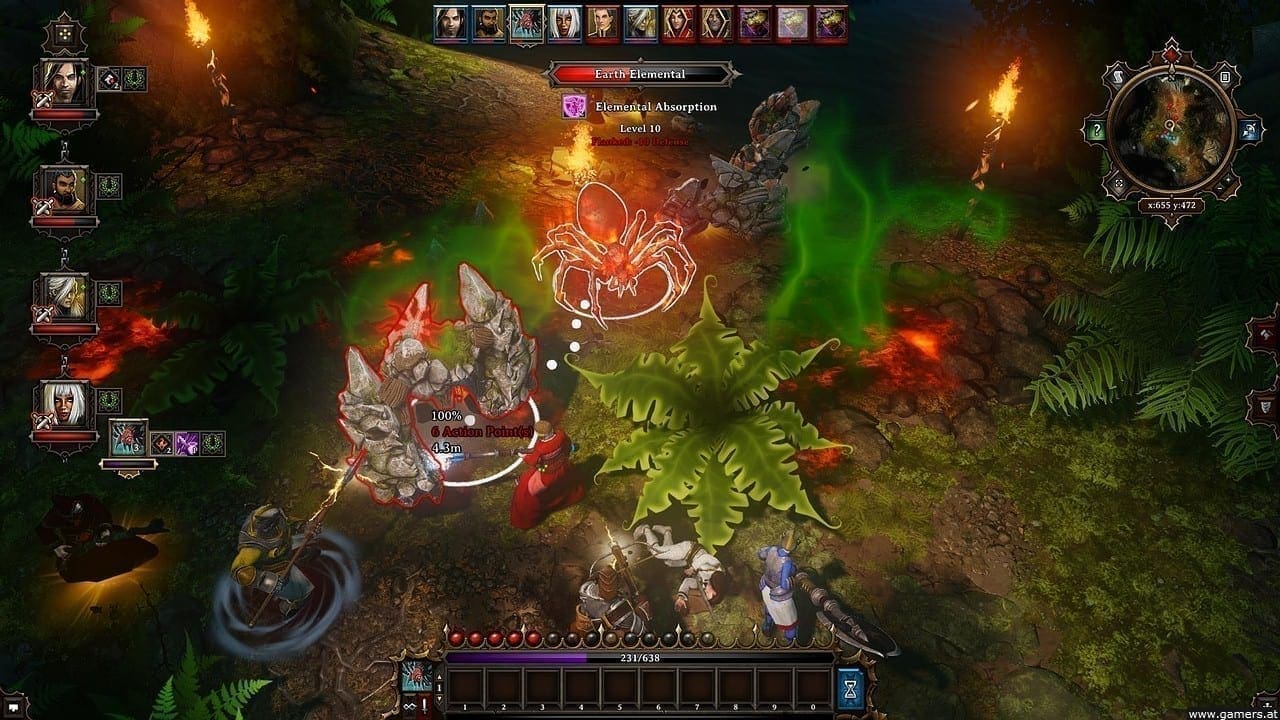The width and height of the screenshot is (1280, 720).
Task: Select the dark-haired male hero party portrait
Action: [x=64, y=84]
